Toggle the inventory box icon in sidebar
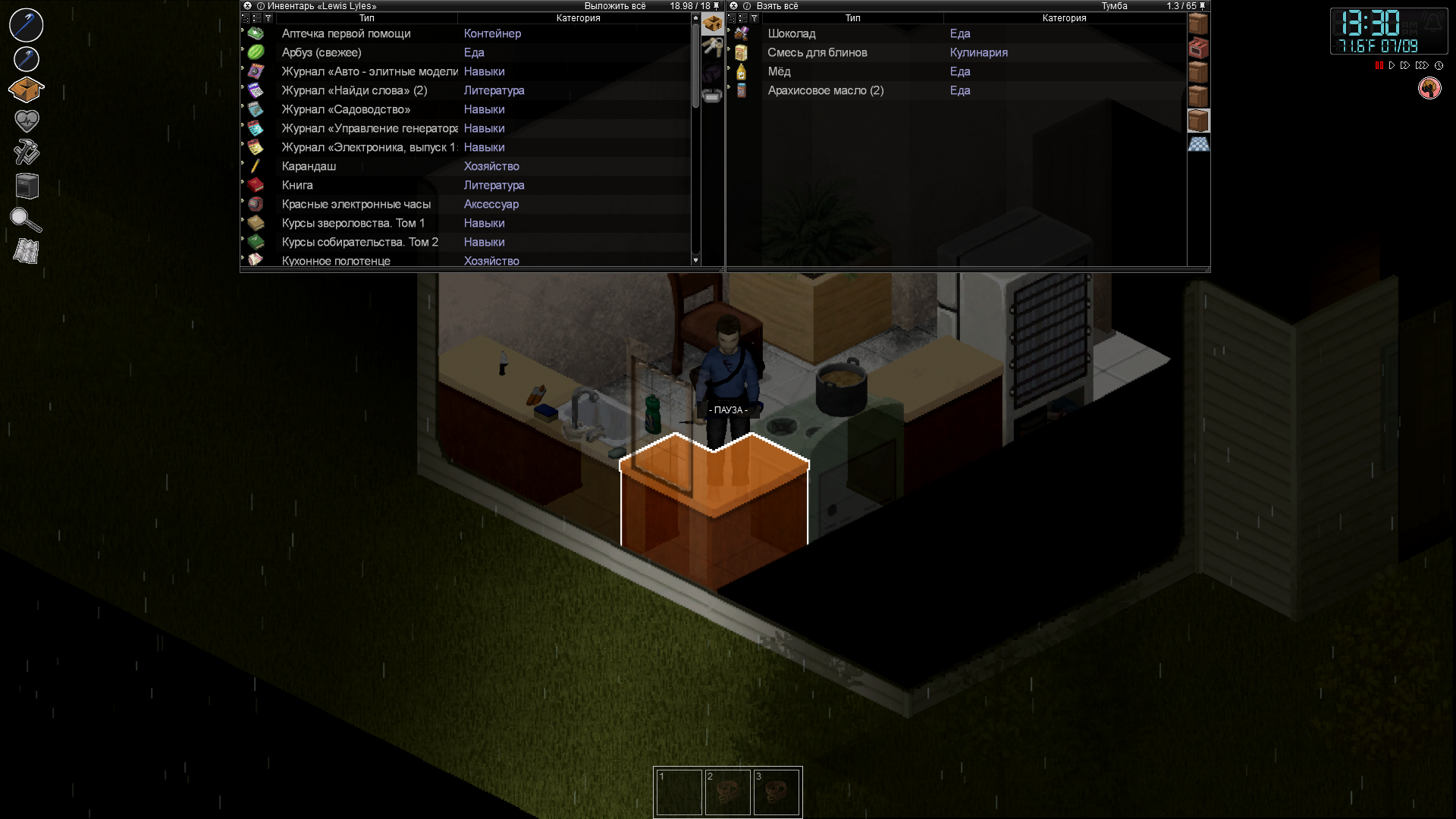 (27, 89)
